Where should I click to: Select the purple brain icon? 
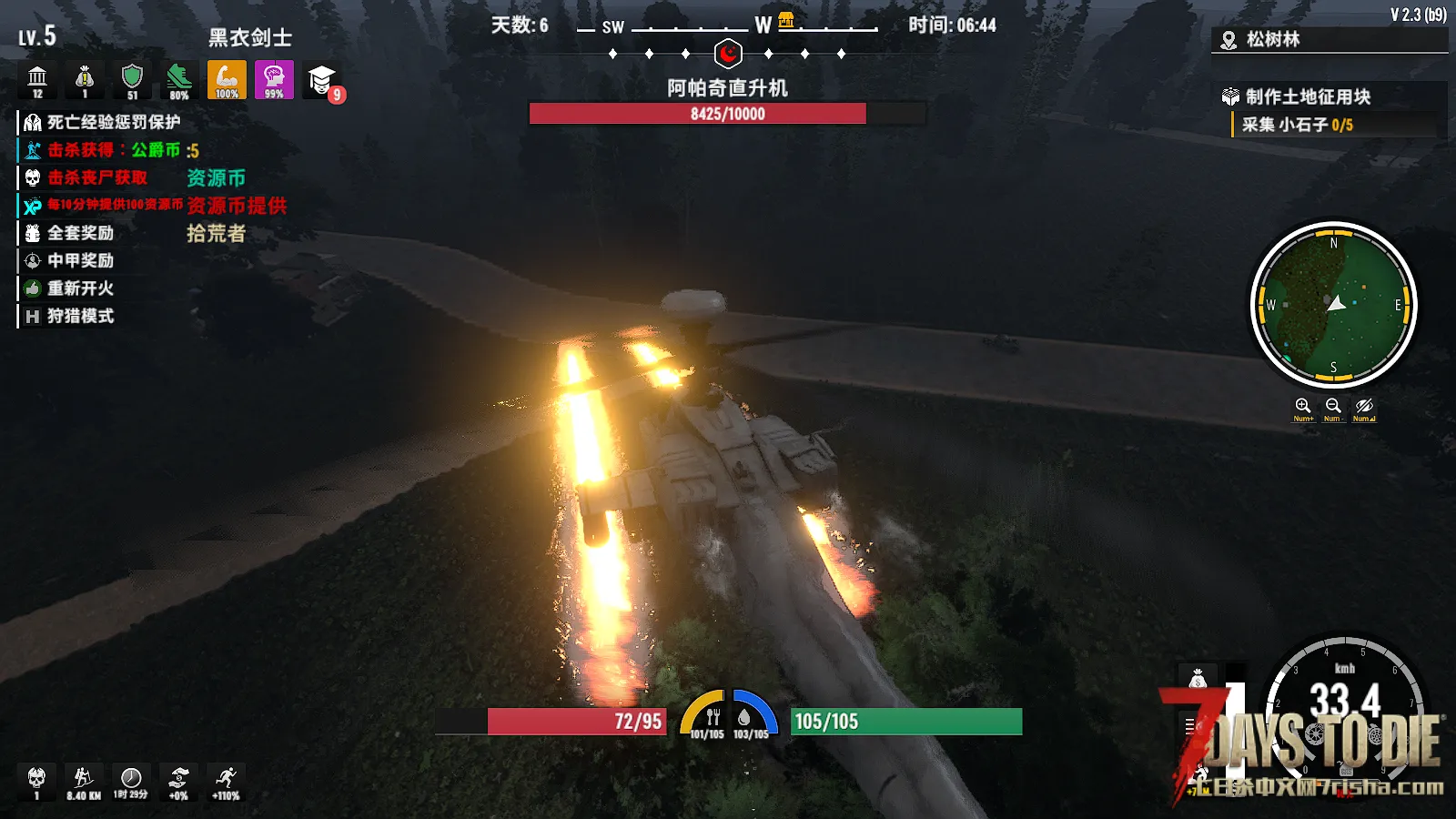274,79
